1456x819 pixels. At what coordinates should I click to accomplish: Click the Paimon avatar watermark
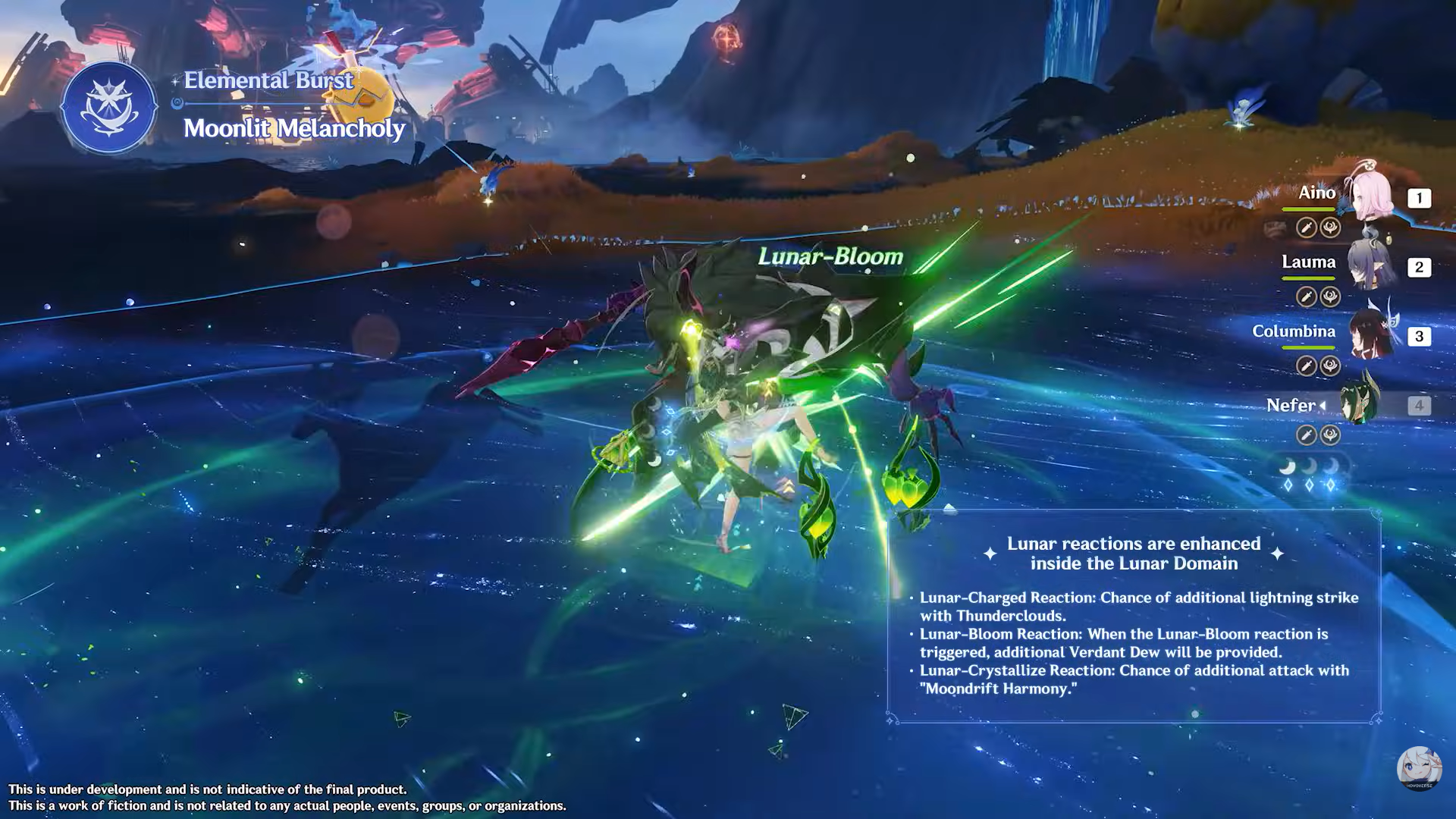(x=1418, y=767)
